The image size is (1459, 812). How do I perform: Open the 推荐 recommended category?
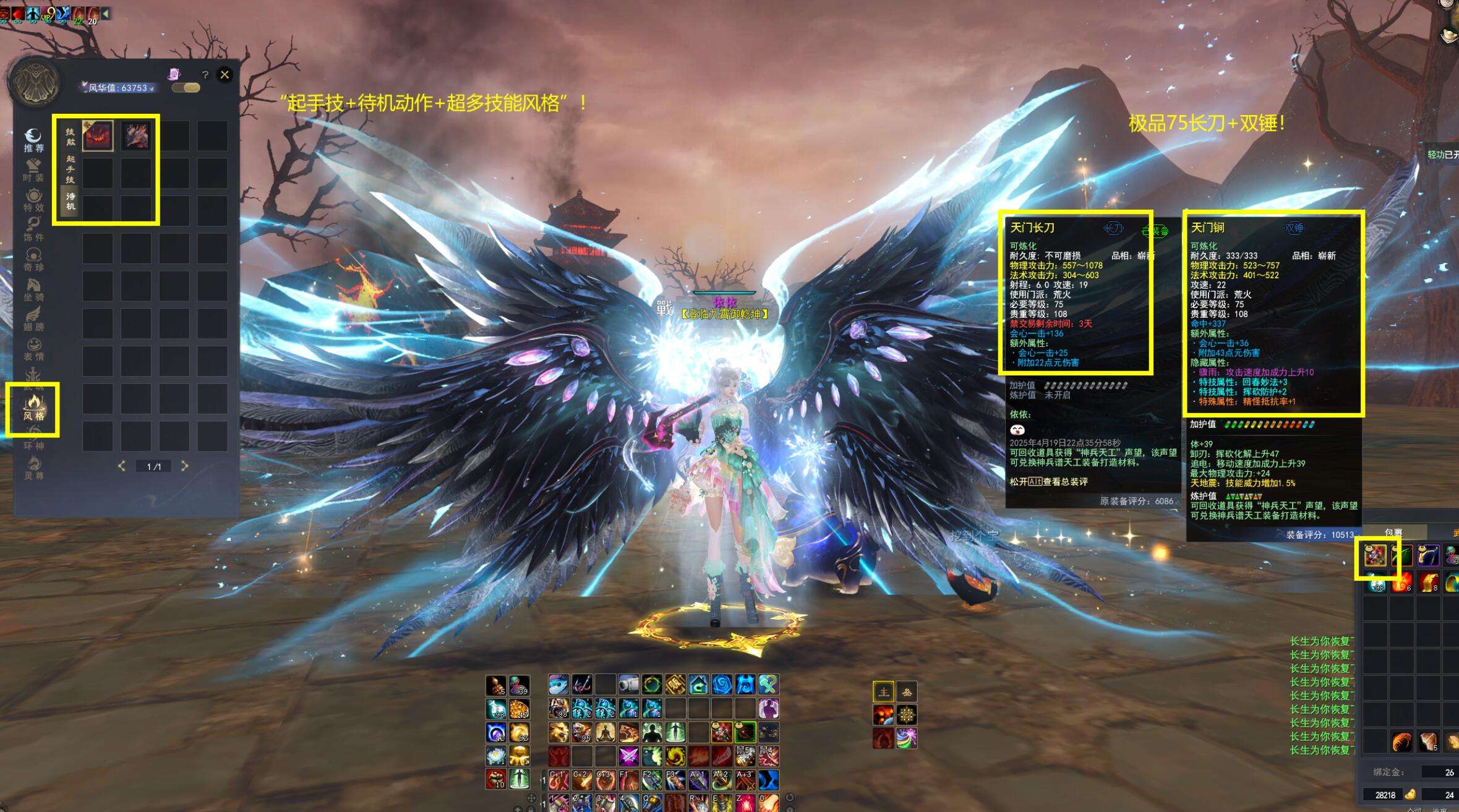click(x=33, y=140)
